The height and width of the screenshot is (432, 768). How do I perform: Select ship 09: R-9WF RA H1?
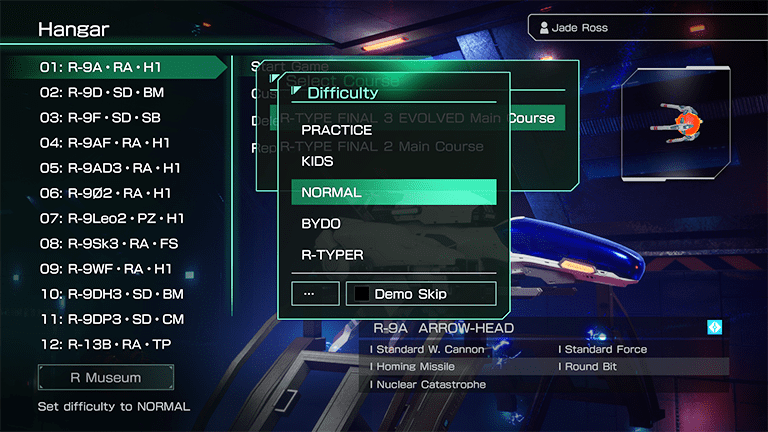pos(105,268)
